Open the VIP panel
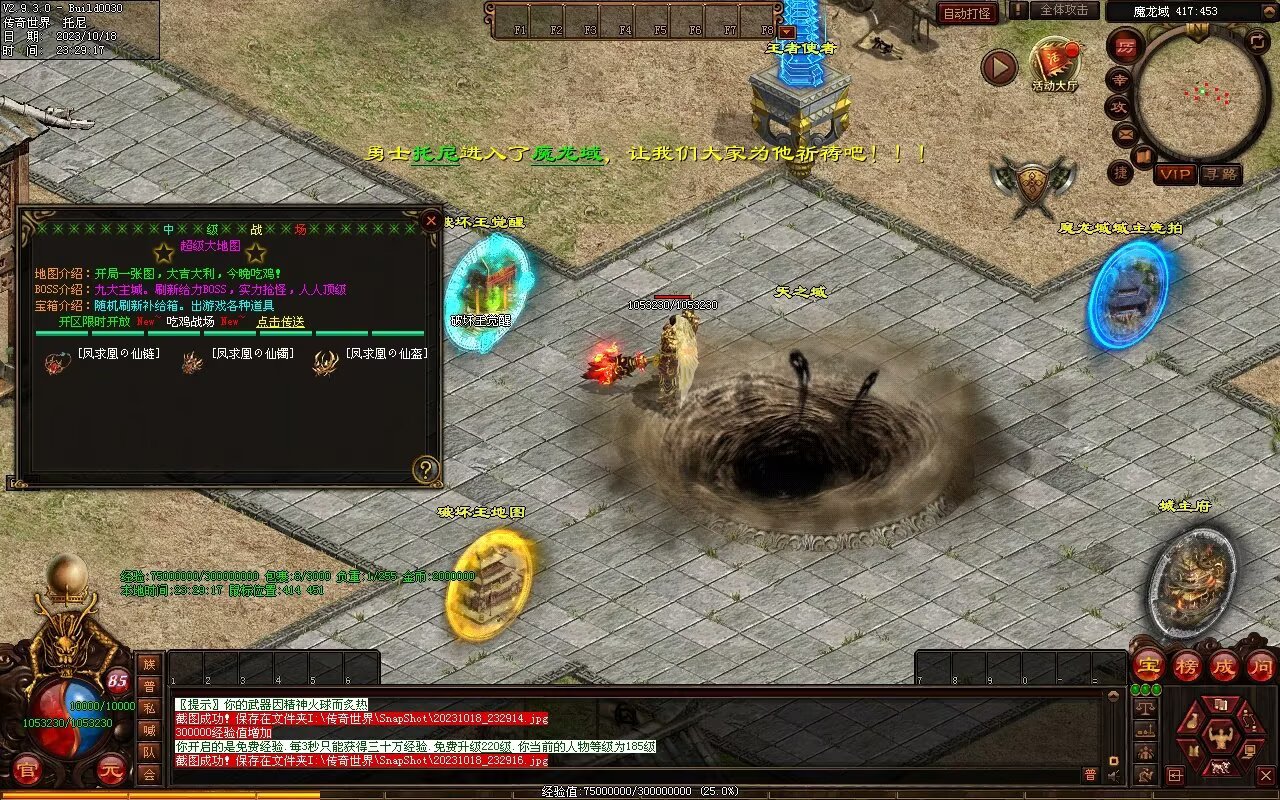 tap(1175, 174)
